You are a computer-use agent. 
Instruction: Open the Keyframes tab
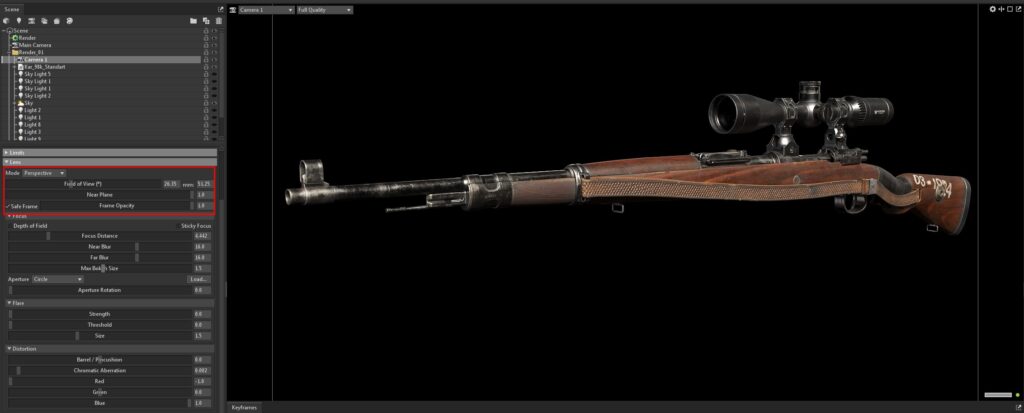(x=245, y=407)
